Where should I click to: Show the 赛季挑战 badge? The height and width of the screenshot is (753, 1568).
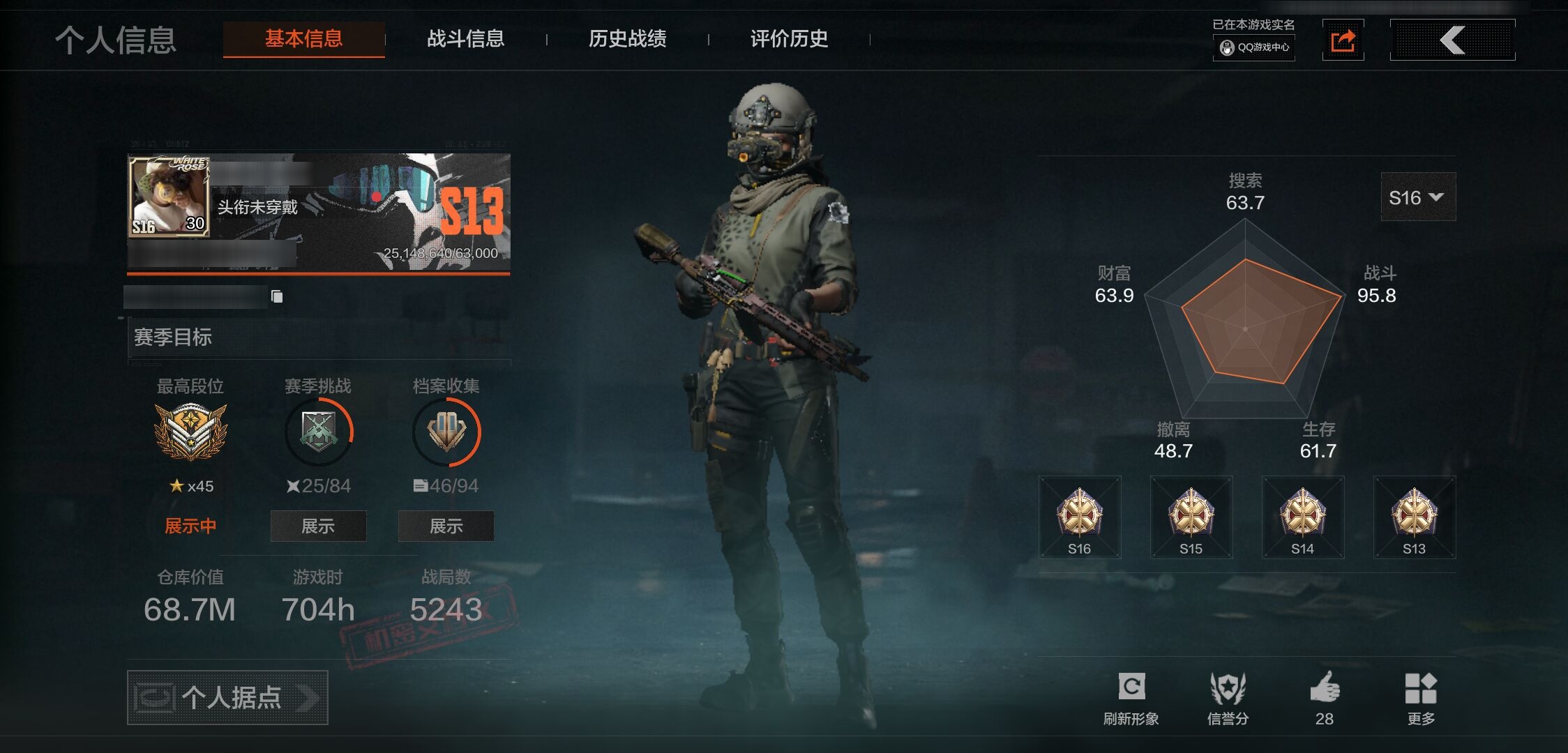pos(318,526)
